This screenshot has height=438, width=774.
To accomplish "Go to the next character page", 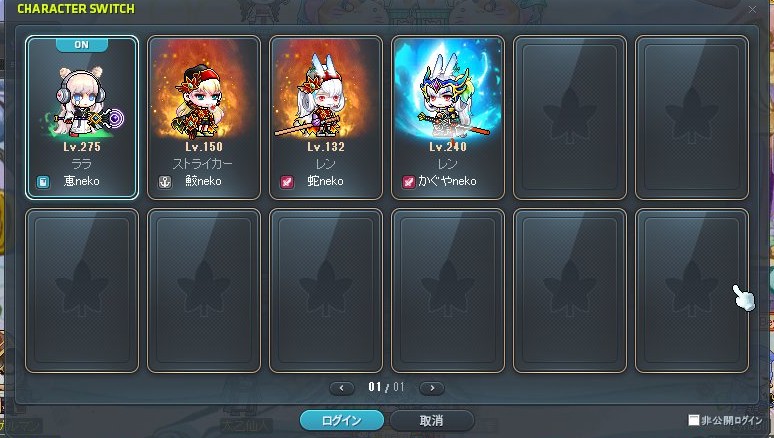I will [432, 387].
